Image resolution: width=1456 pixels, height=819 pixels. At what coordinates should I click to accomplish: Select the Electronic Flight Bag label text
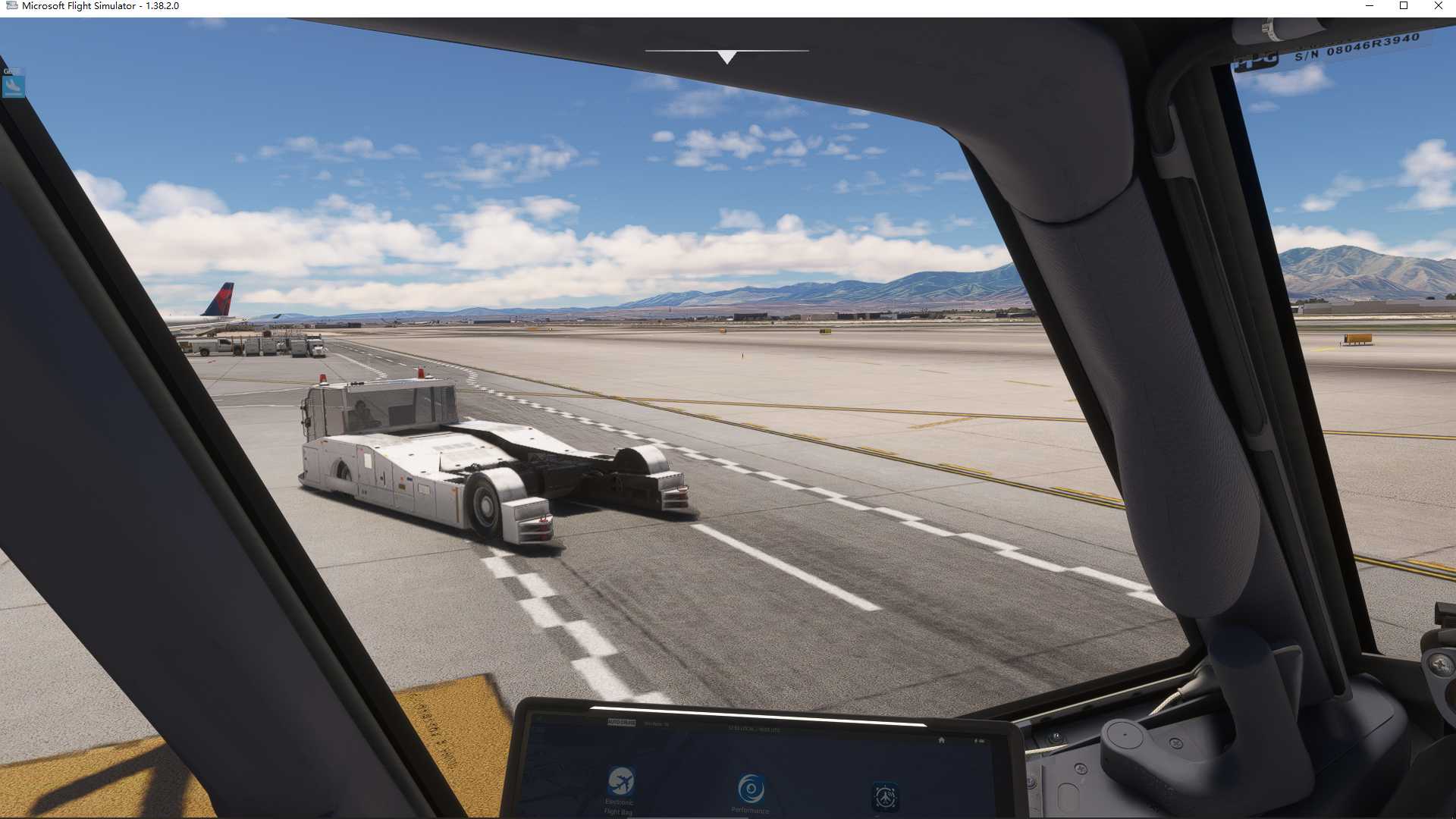click(x=618, y=808)
